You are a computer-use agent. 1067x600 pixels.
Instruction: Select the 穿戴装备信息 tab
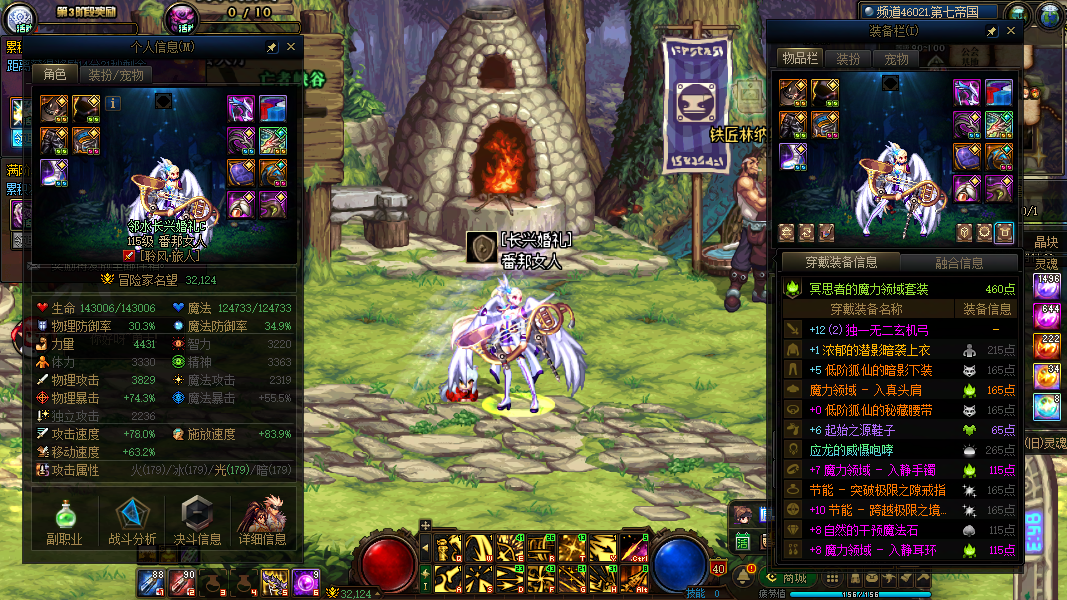(x=842, y=263)
